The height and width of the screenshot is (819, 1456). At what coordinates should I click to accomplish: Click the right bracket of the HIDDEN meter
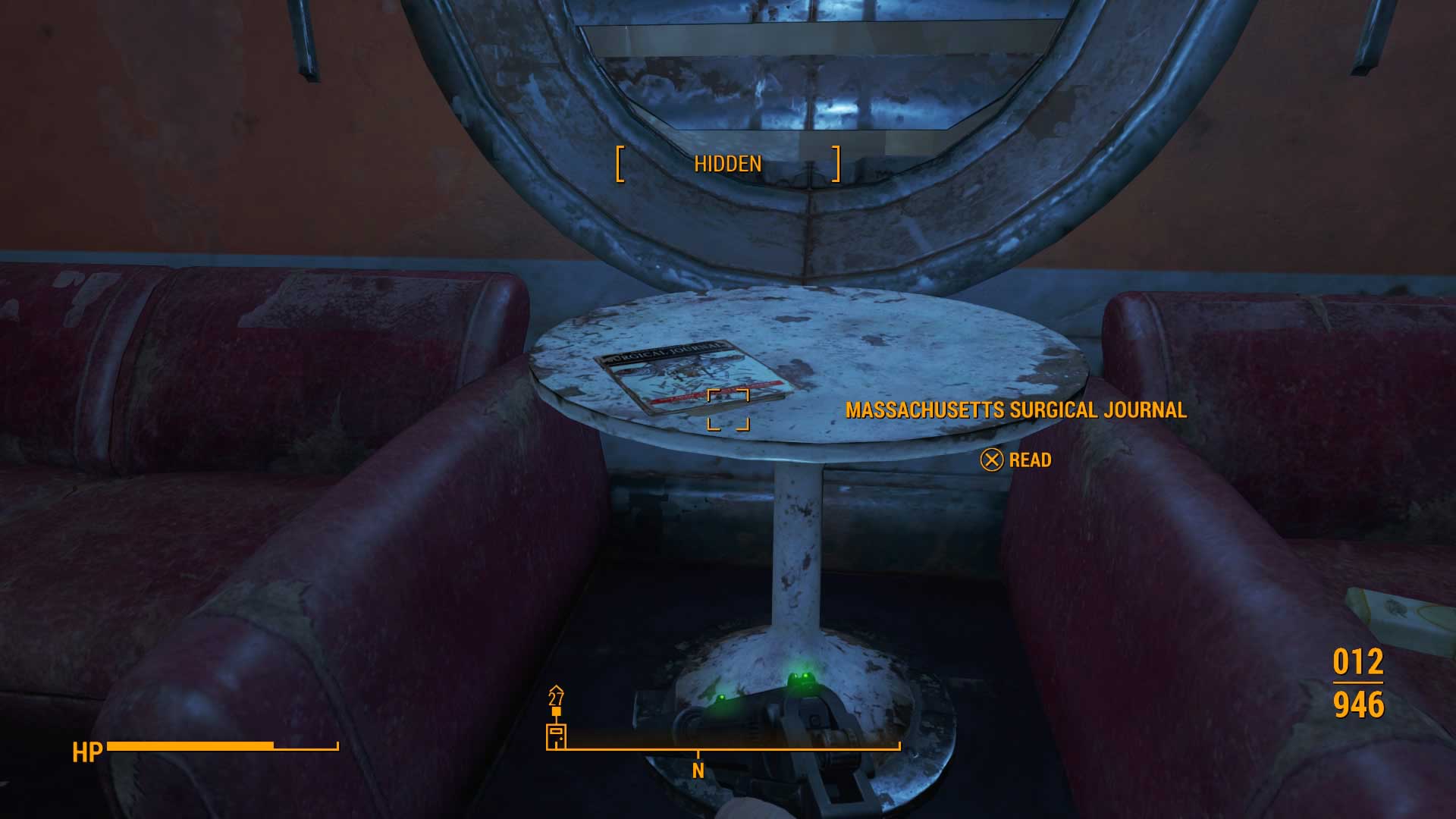[836, 164]
